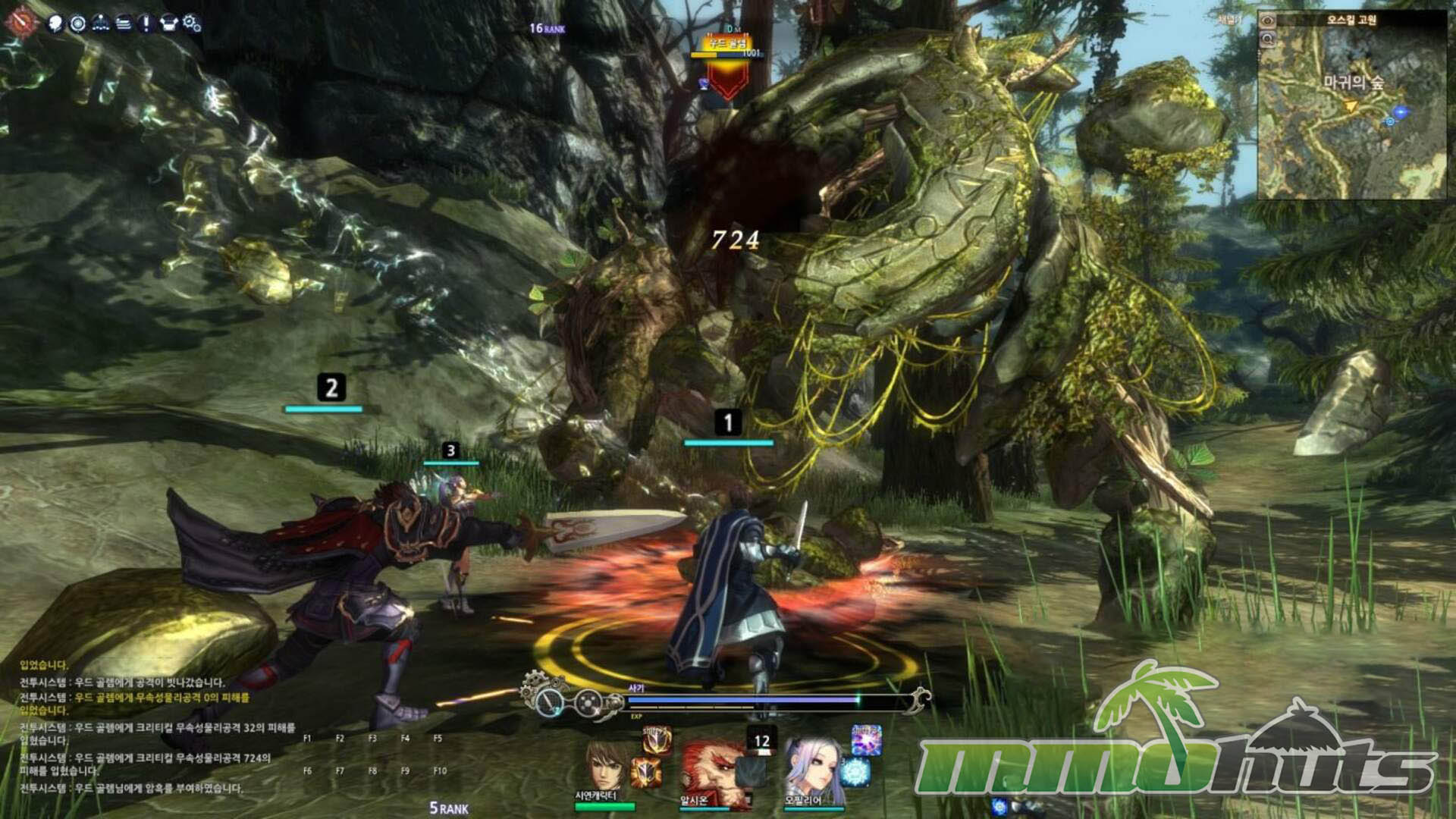Click the blue glowing marker on minimap
Image resolution: width=1456 pixels, height=819 pixels.
(x=1401, y=112)
